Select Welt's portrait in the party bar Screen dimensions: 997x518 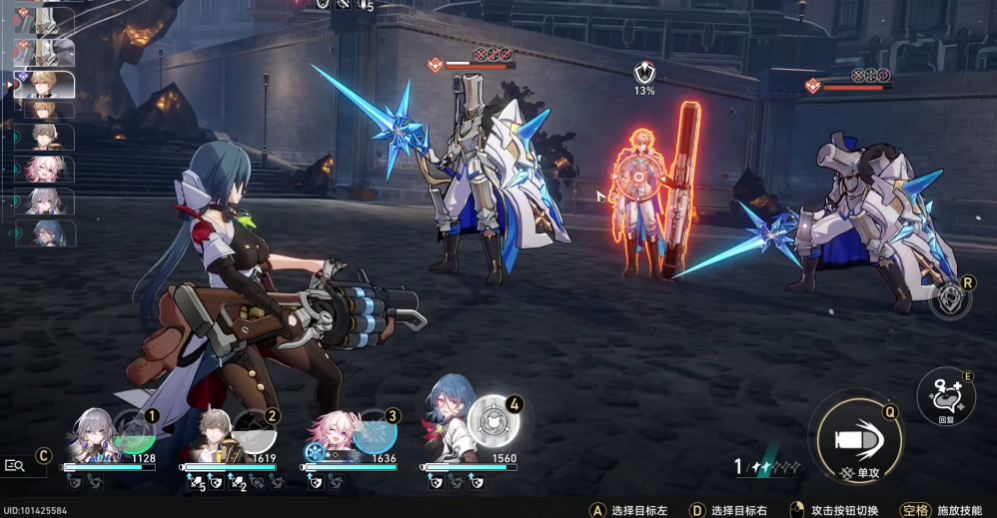[212, 438]
